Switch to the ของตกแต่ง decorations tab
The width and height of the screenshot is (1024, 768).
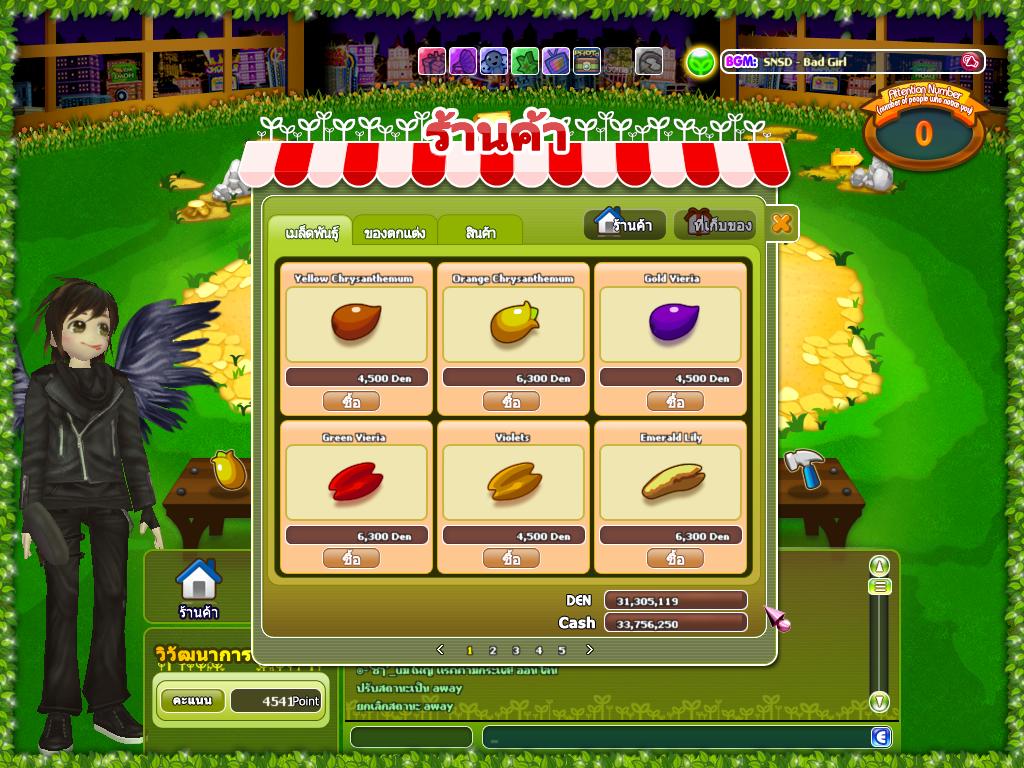click(x=394, y=233)
